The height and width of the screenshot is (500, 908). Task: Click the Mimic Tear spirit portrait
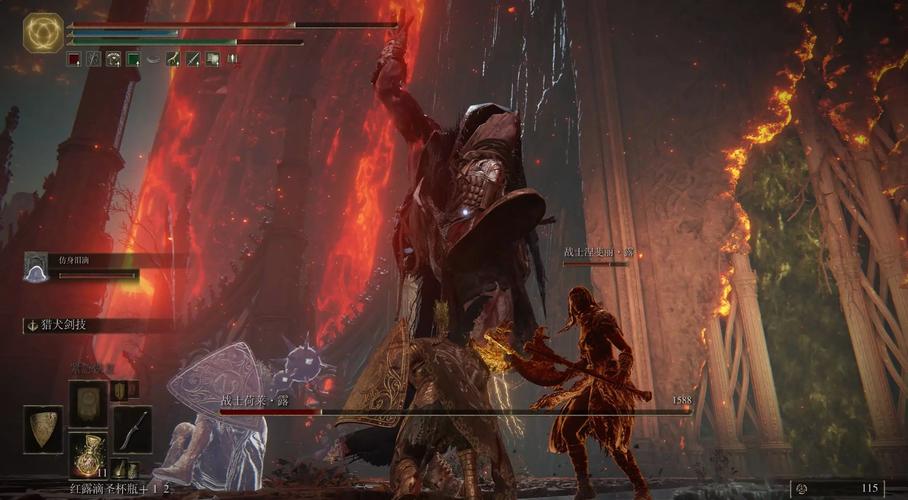click(x=36, y=267)
